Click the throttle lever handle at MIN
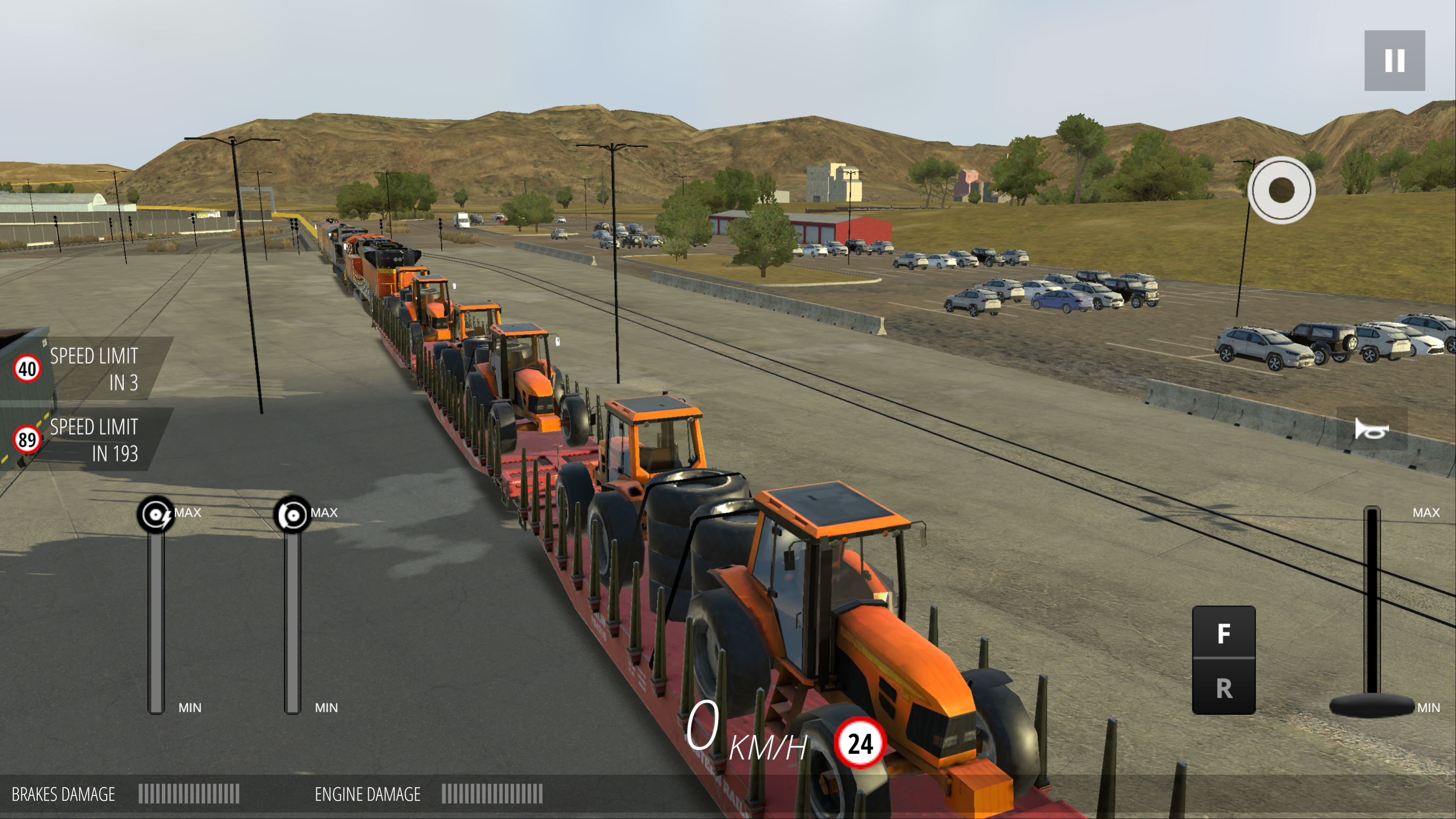The image size is (1456, 819). click(1371, 705)
